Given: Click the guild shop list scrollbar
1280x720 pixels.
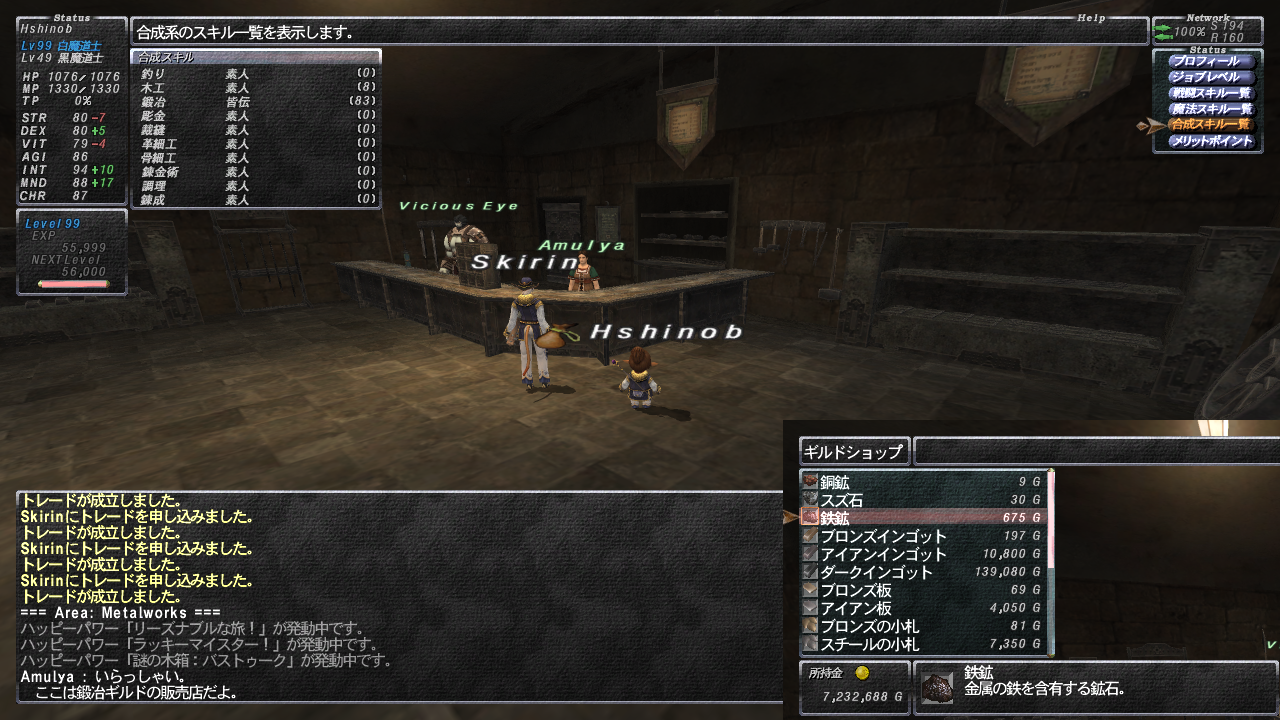Looking at the screenshot, I should click(1050, 562).
